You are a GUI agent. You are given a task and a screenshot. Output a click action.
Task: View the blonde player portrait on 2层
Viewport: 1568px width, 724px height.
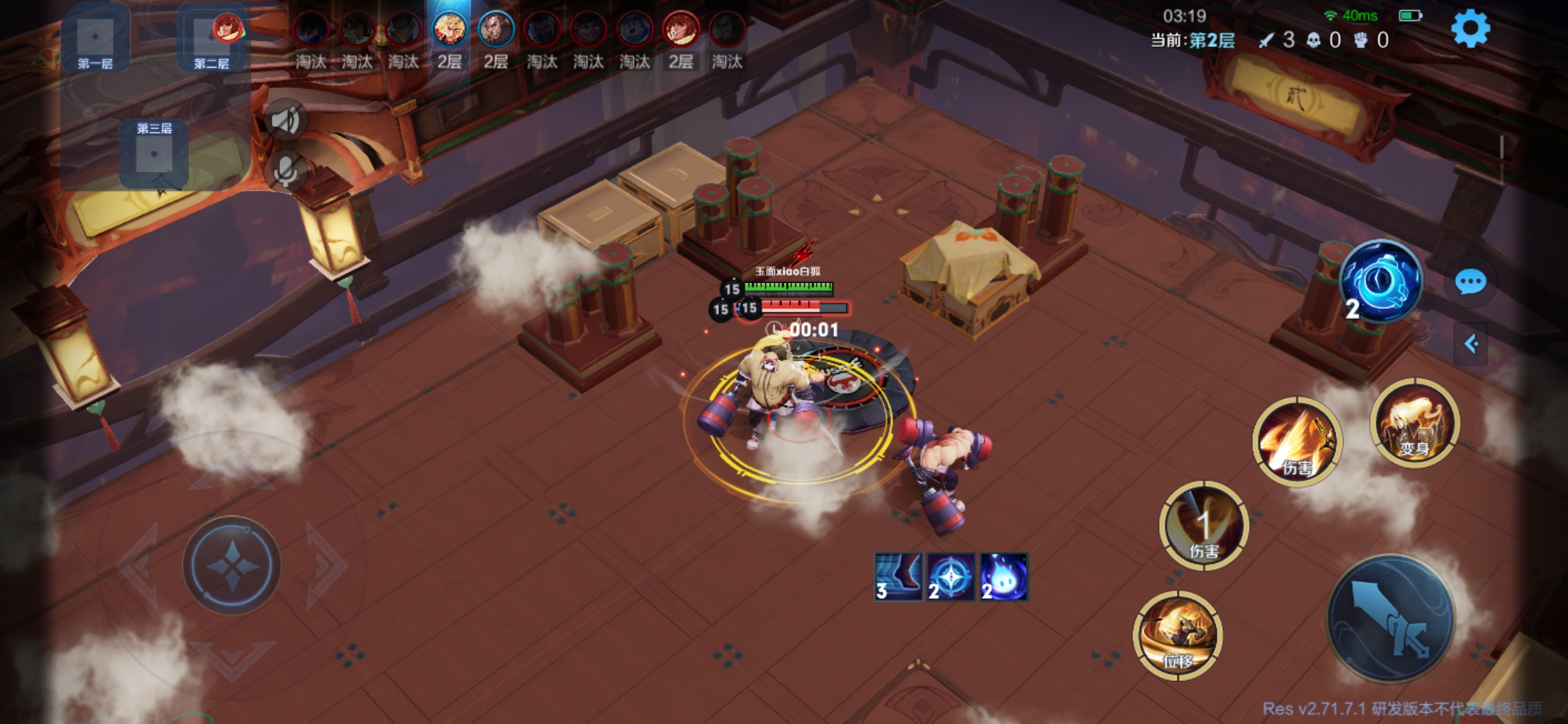coord(450,29)
